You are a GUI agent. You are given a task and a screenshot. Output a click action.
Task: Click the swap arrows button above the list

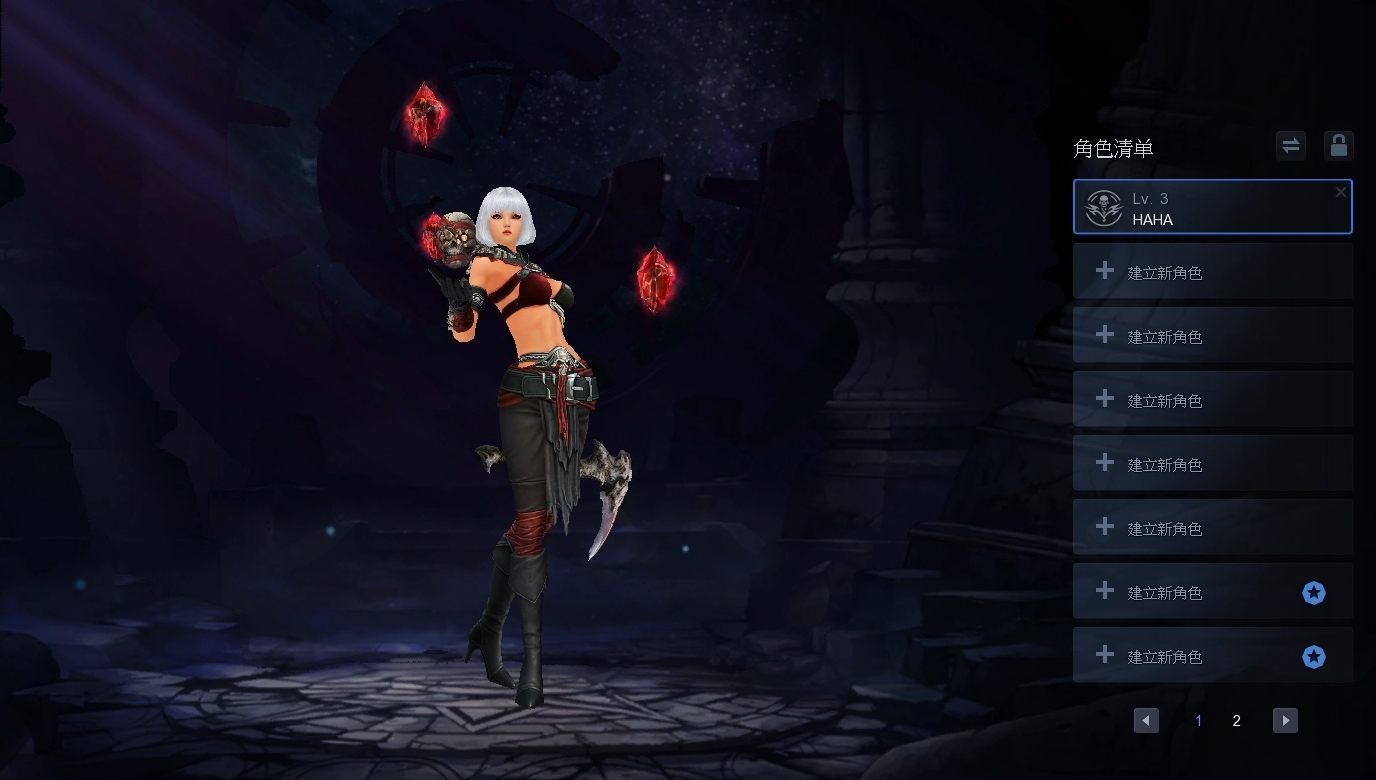tap(1291, 146)
